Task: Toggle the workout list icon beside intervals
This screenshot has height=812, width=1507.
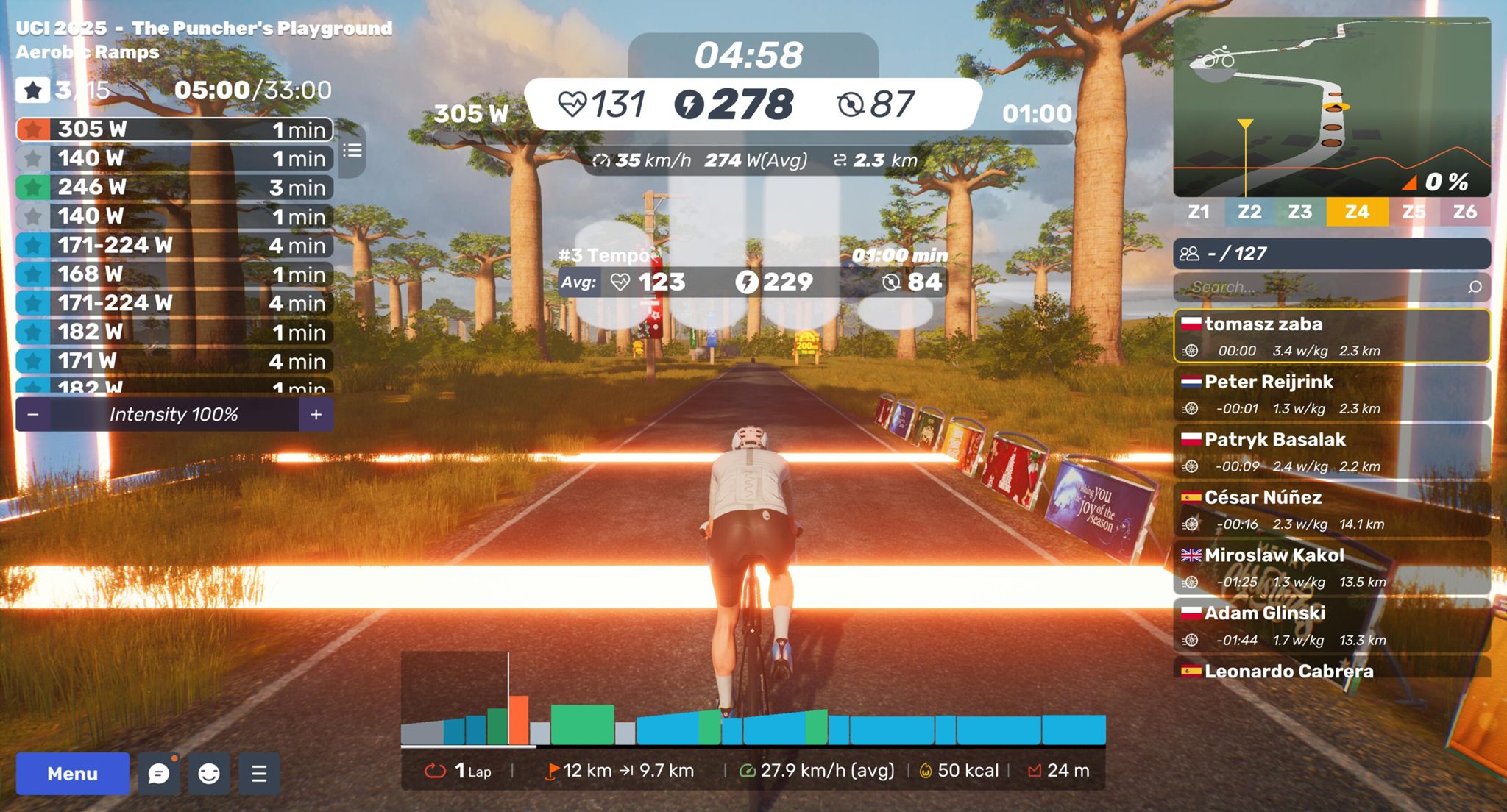Action: click(352, 151)
